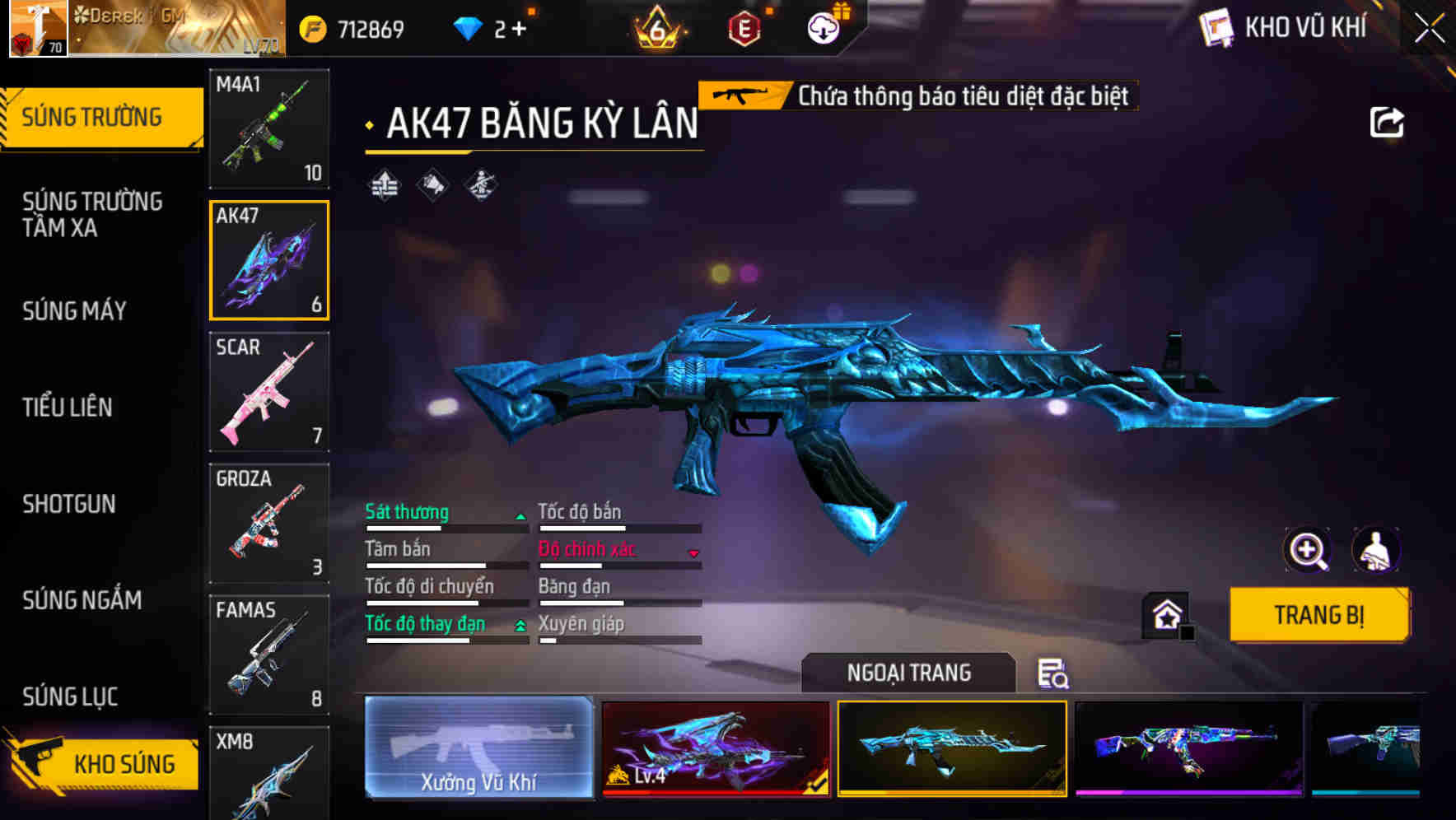Open Xưởng Vũ Khí weapon workshop

tap(480, 748)
